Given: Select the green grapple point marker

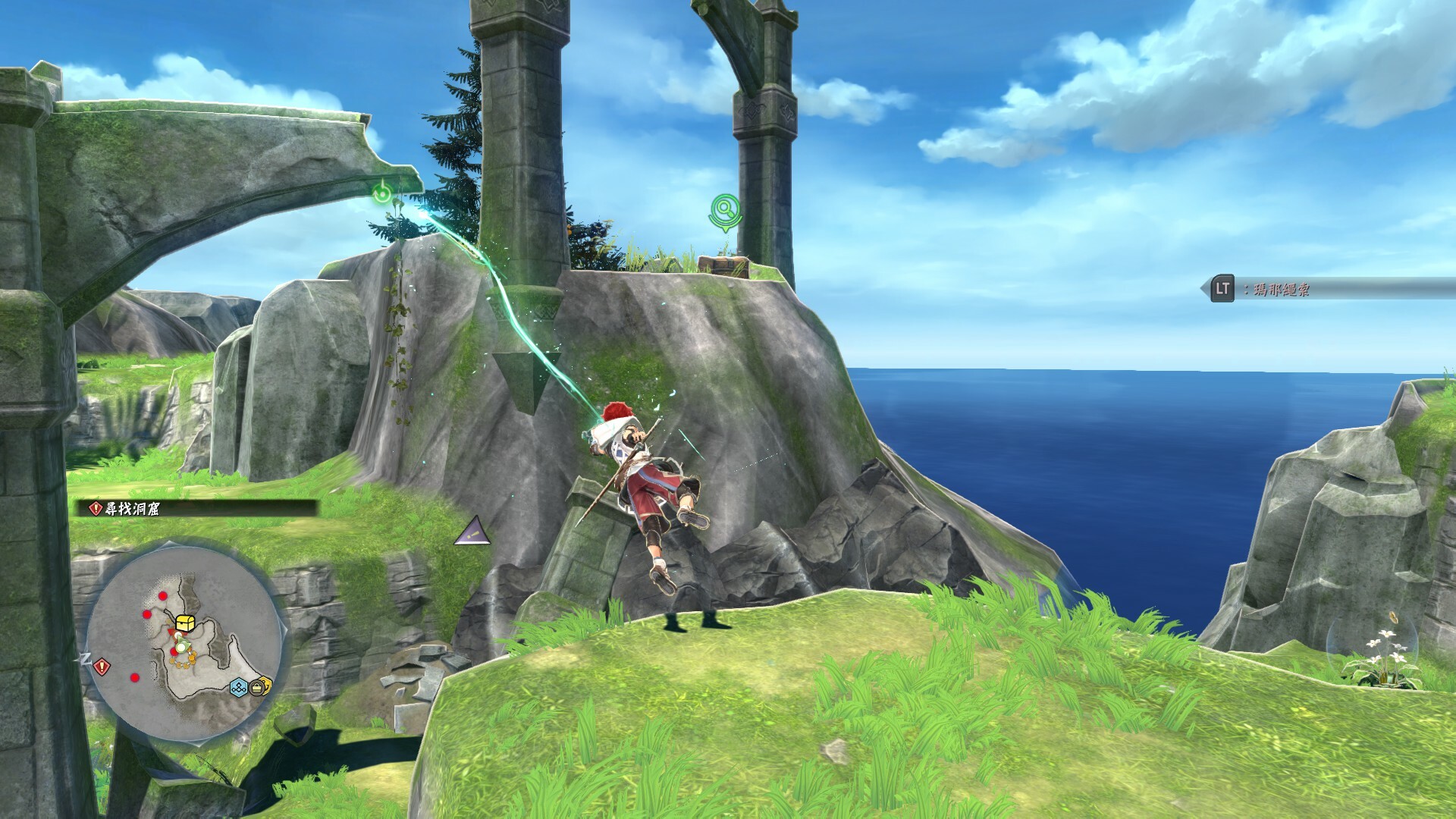Looking at the screenshot, I should [384, 196].
